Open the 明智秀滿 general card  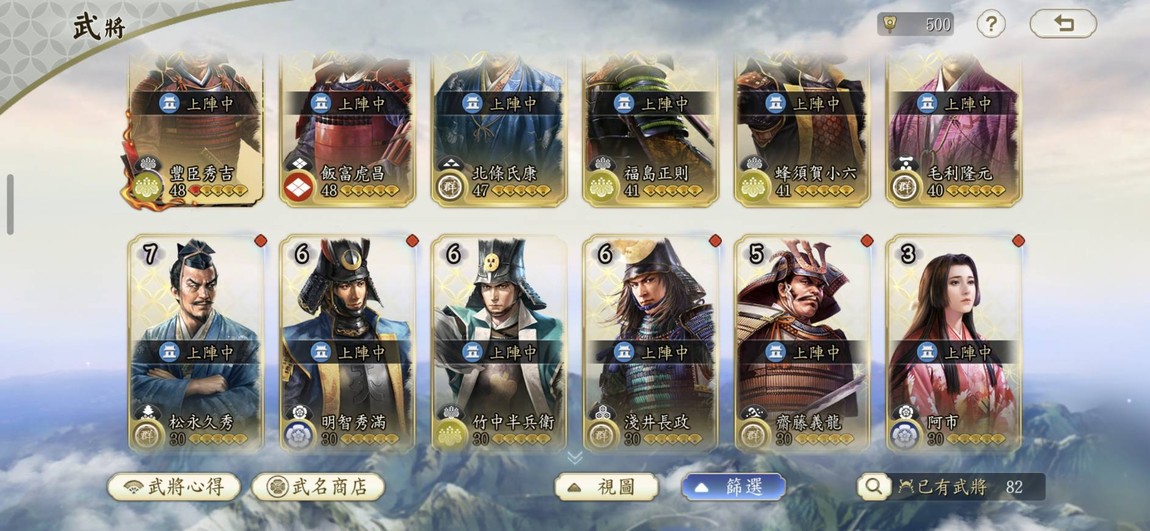tap(348, 342)
